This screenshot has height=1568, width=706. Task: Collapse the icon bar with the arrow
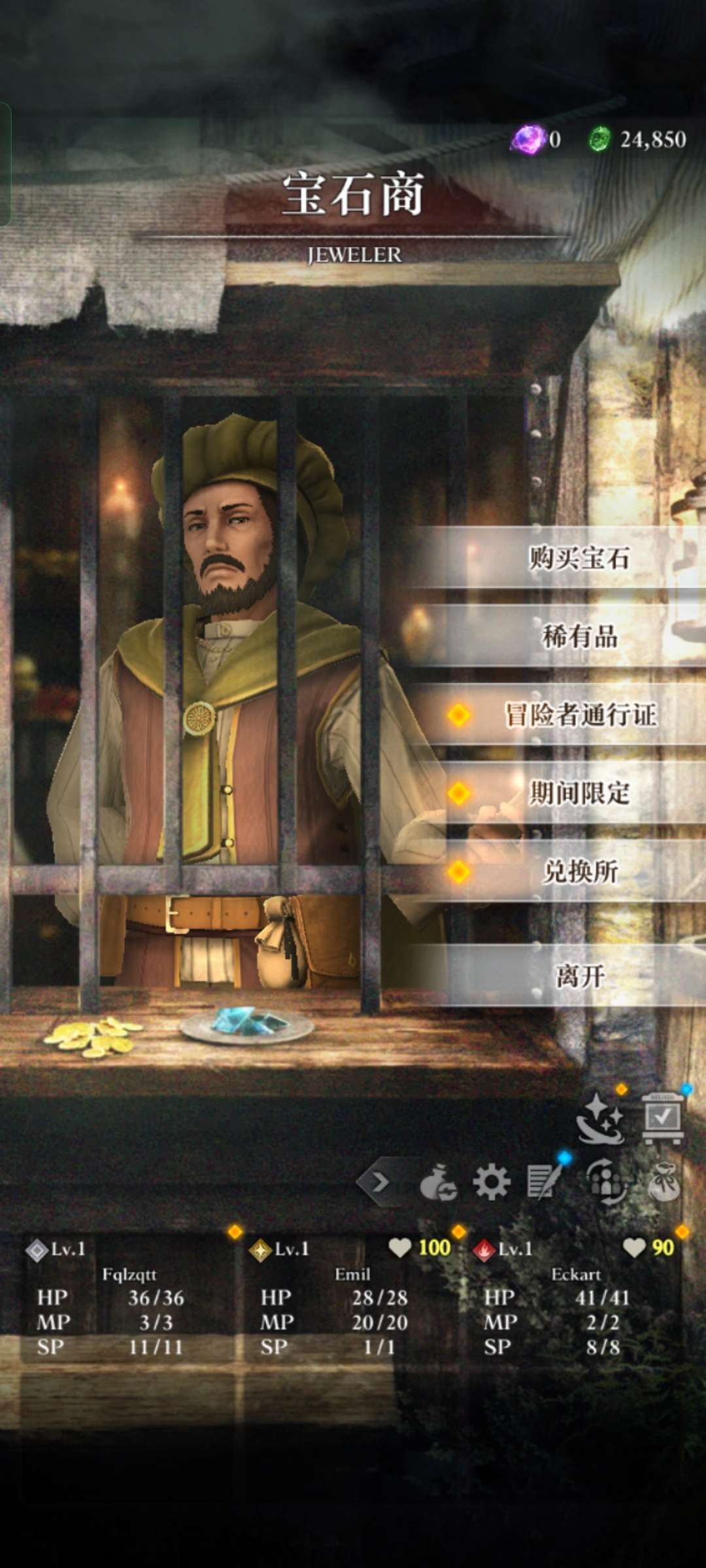tap(380, 1182)
